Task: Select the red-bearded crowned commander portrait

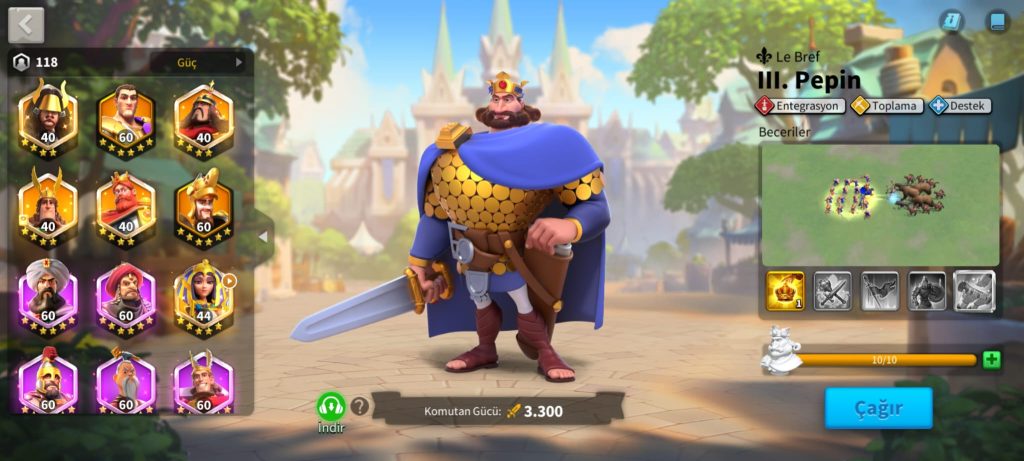Action: (126, 207)
